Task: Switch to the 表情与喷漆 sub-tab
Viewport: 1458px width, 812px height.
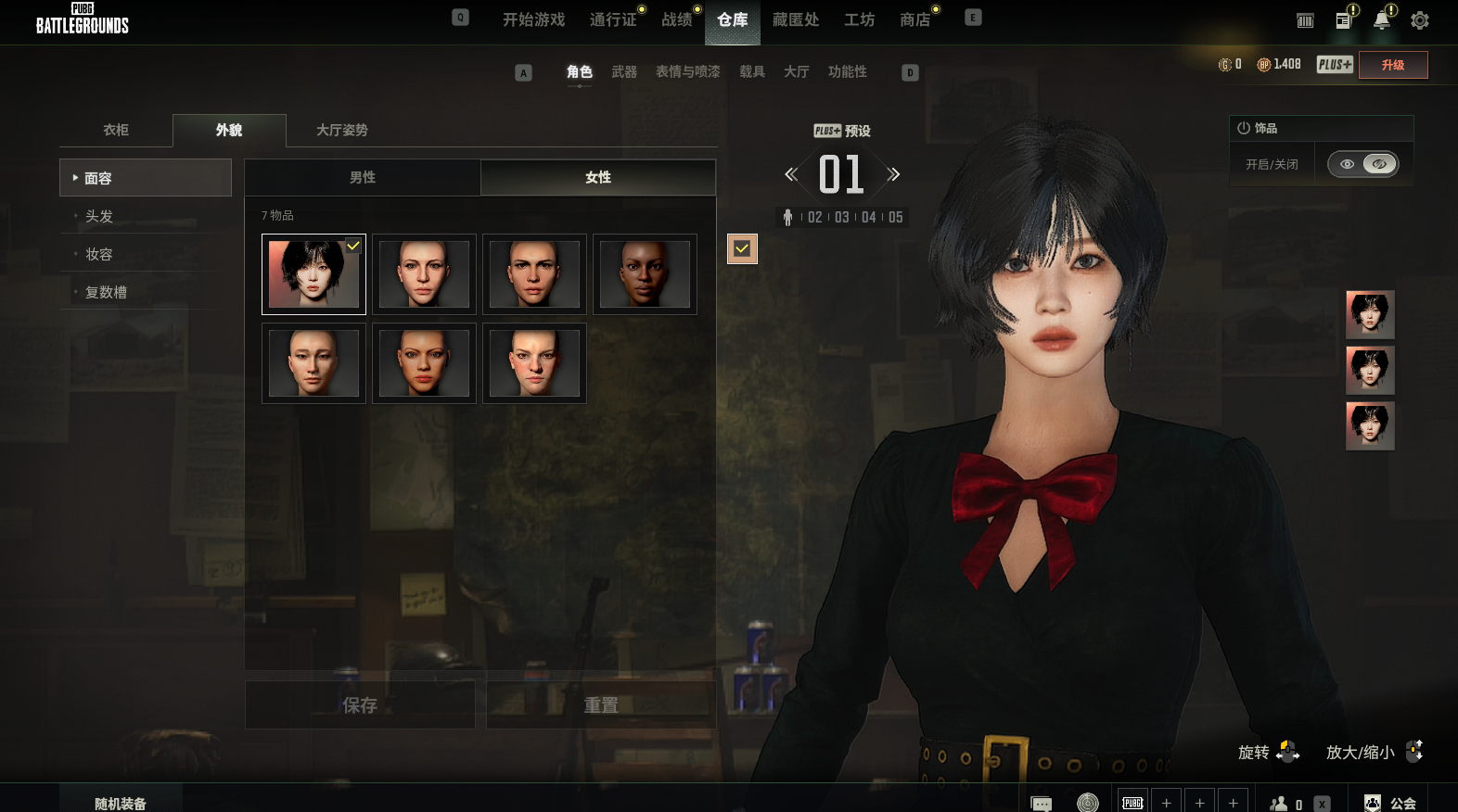Action: click(687, 72)
